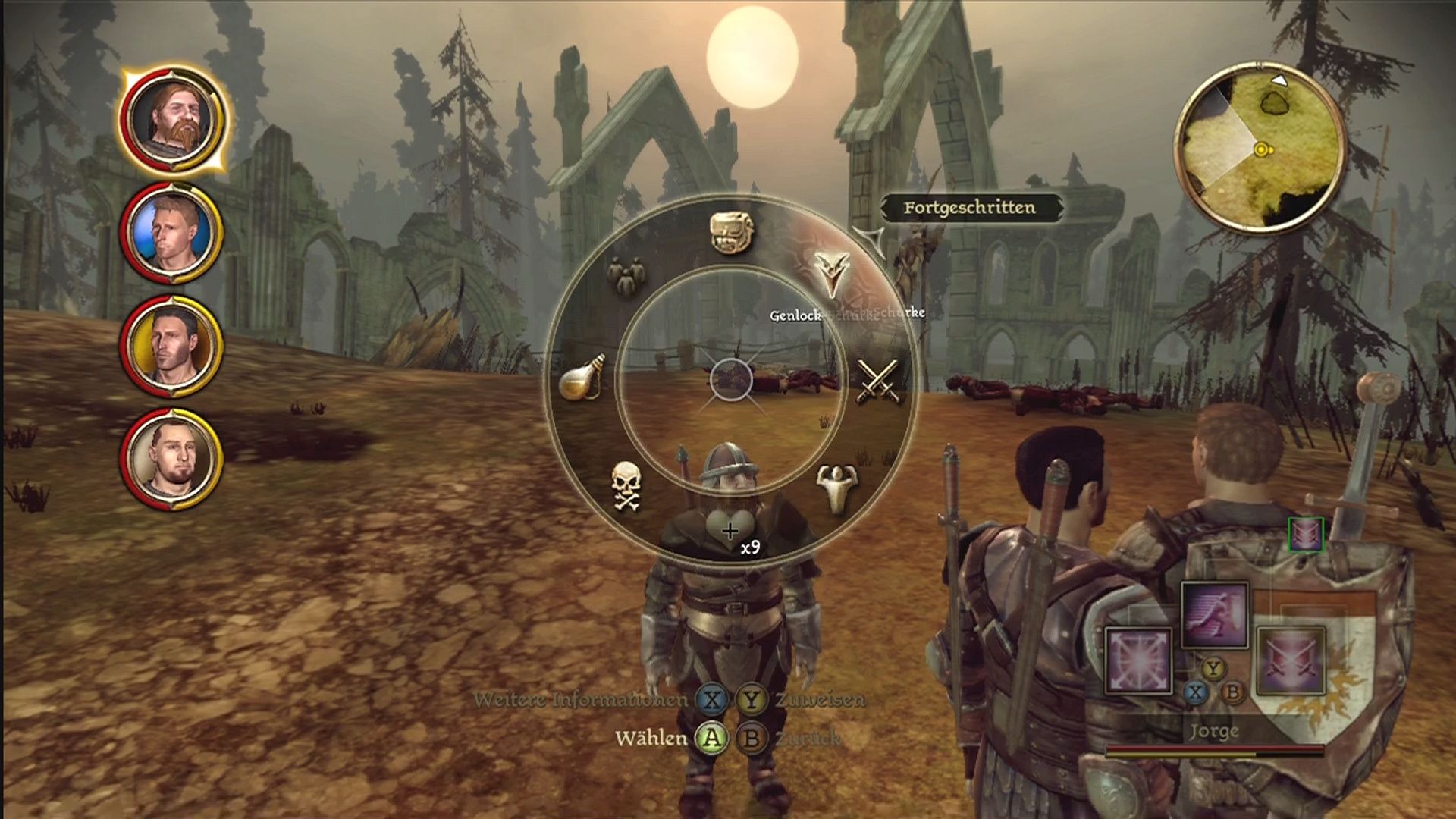Select the bottom bearded companion portrait
The width and height of the screenshot is (1456, 819).
coord(172,458)
